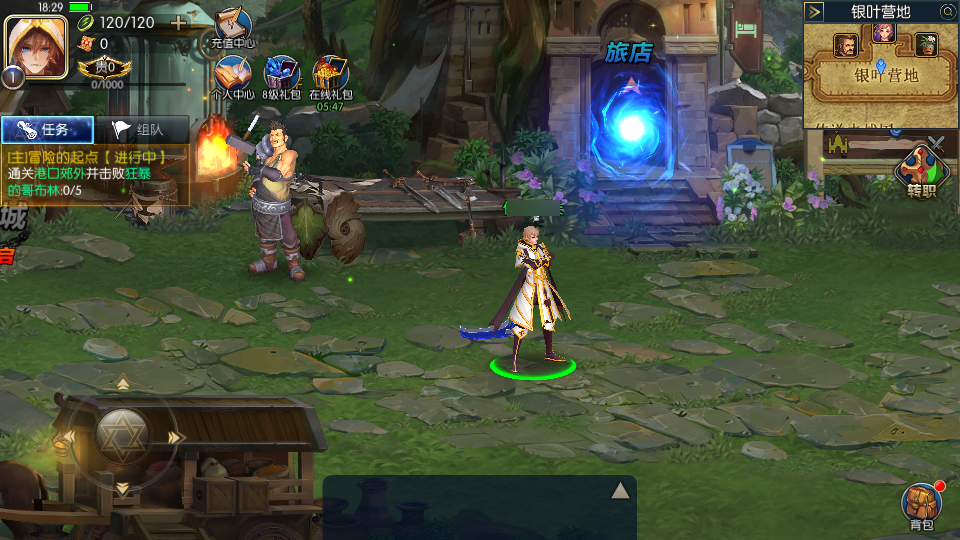Claim the 8级礼包 level gift chest
This screenshot has height=540, width=960.
click(x=282, y=77)
